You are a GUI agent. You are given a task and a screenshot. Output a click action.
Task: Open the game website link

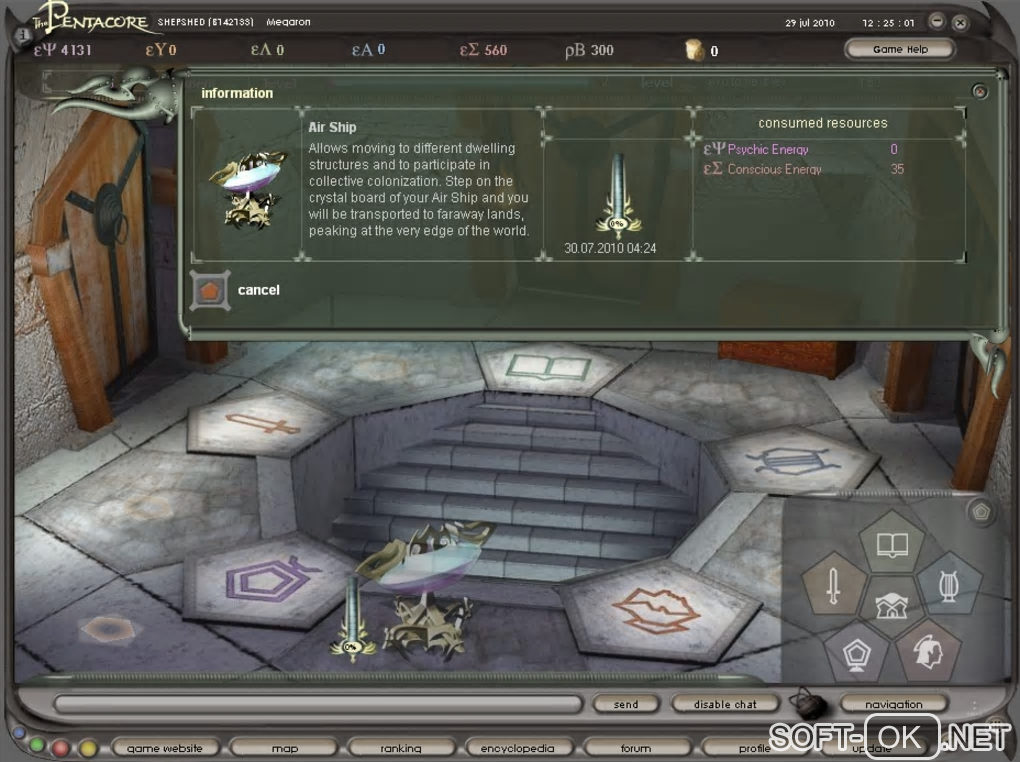coord(164,748)
